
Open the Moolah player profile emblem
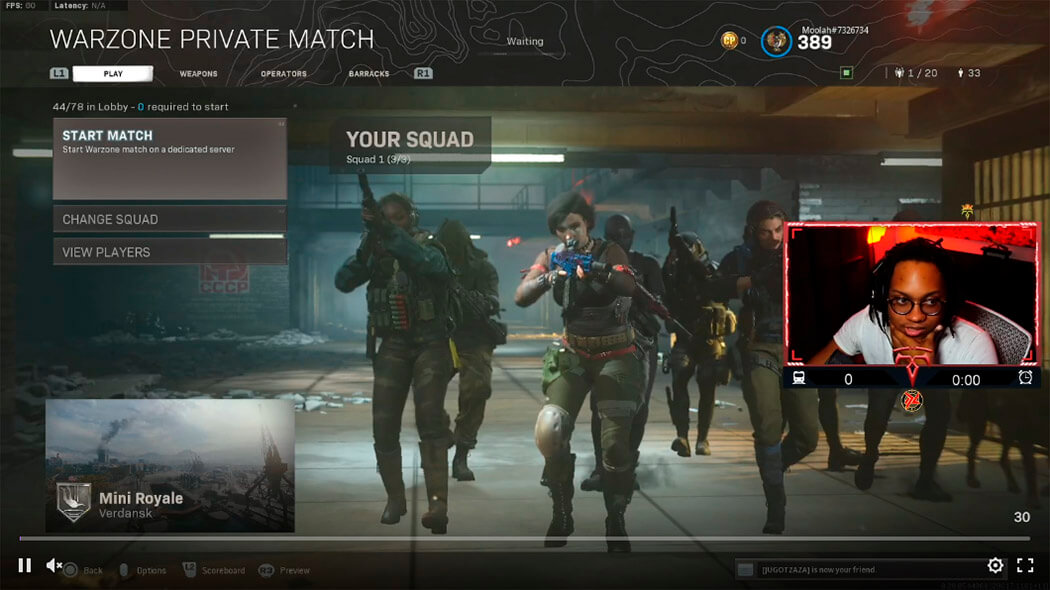pos(776,41)
